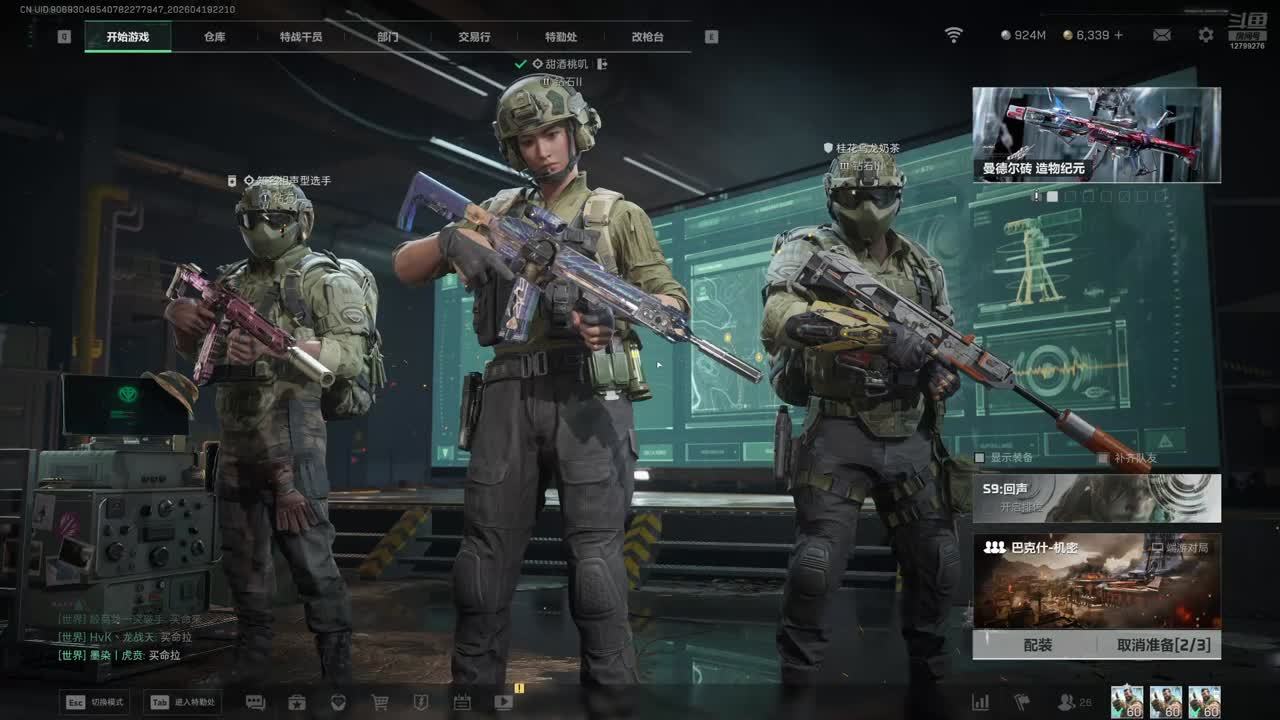Open the shopping cart store icon
The width and height of the screenshot is (1280, 720).
[380, 702]
